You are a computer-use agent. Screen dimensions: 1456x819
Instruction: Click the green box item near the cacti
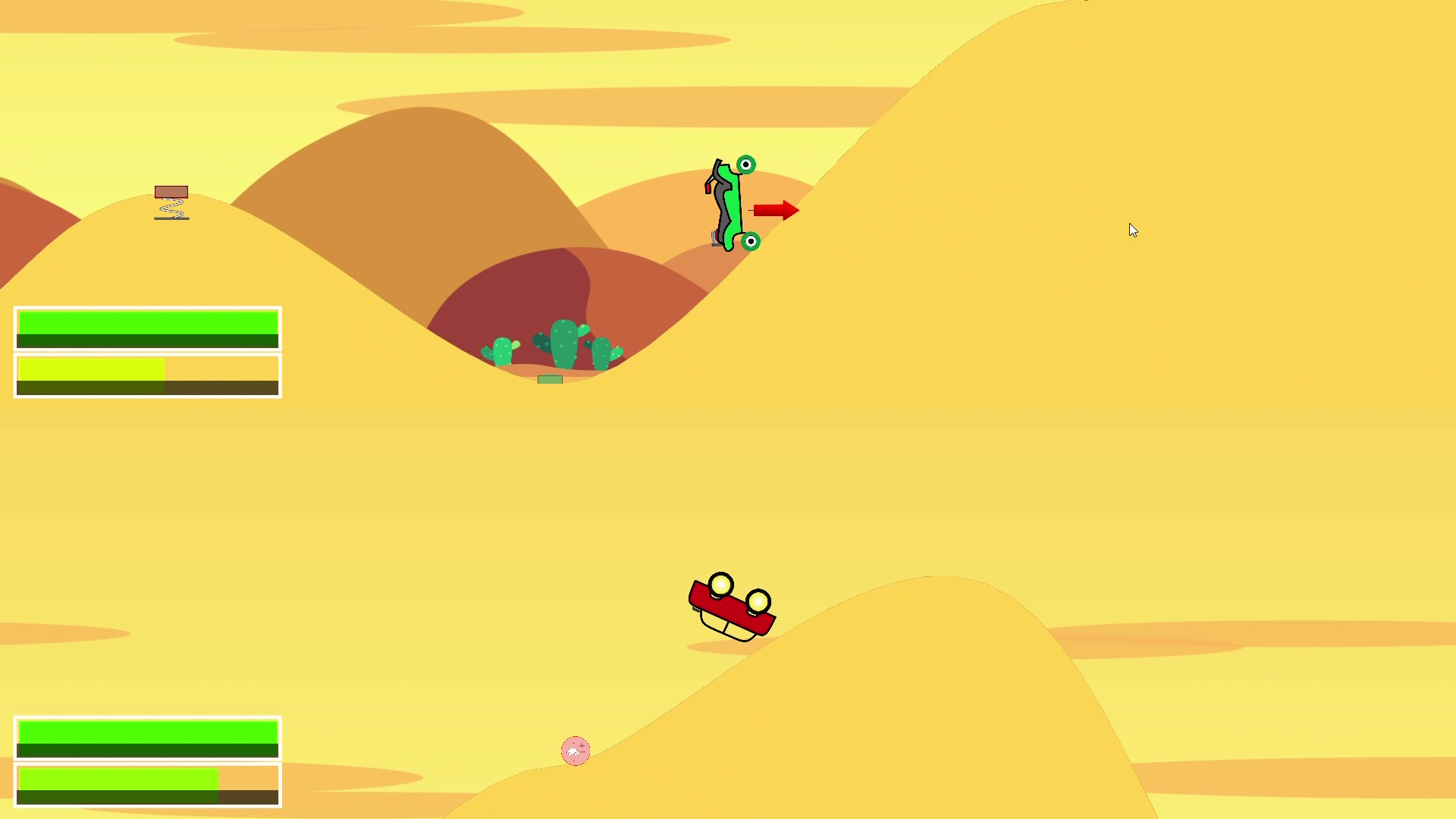(551, 378)
